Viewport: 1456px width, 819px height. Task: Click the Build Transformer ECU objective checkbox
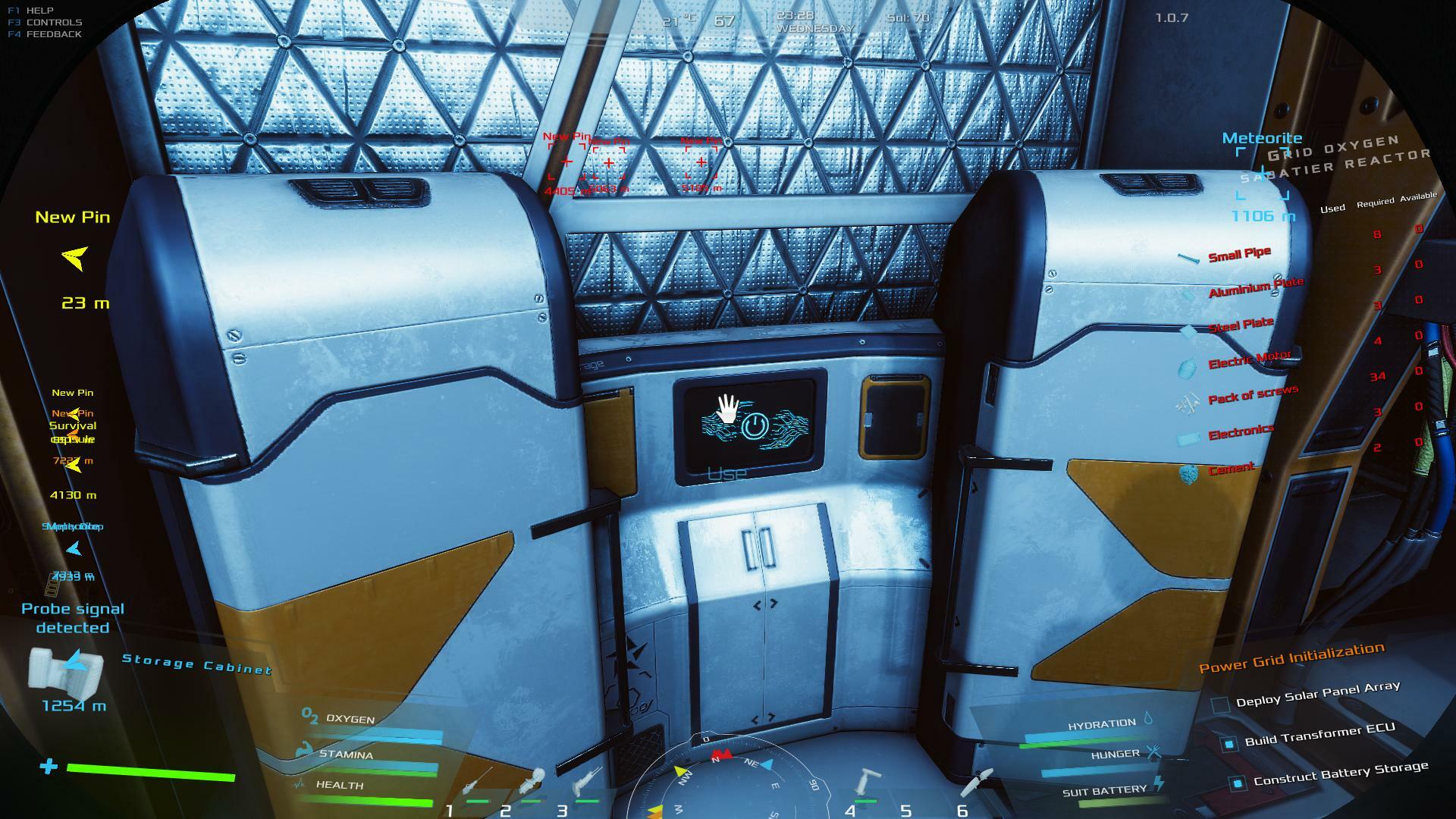pos(1229,744)
